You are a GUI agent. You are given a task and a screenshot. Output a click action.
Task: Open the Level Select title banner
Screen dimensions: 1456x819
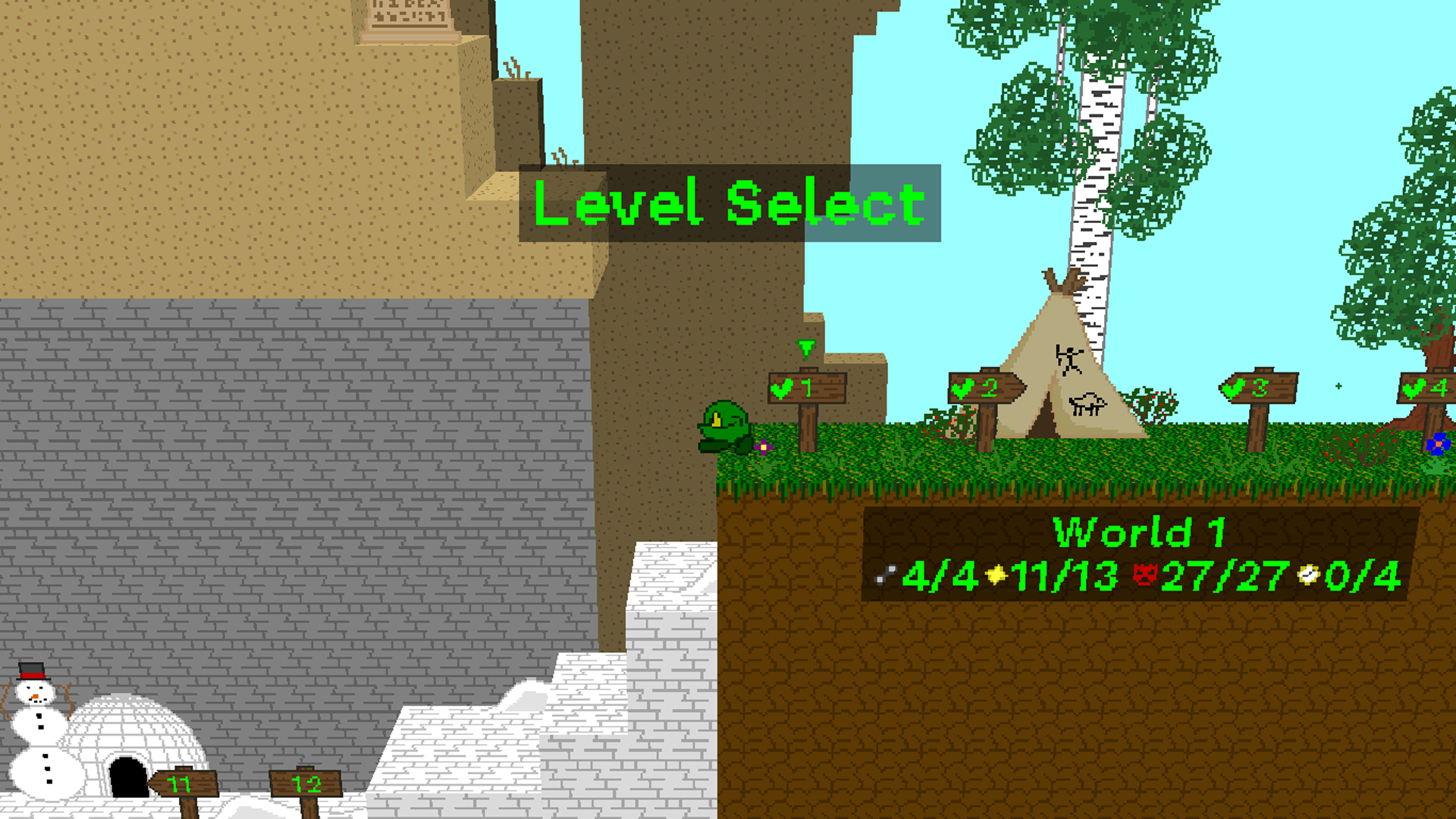point(726,203)
